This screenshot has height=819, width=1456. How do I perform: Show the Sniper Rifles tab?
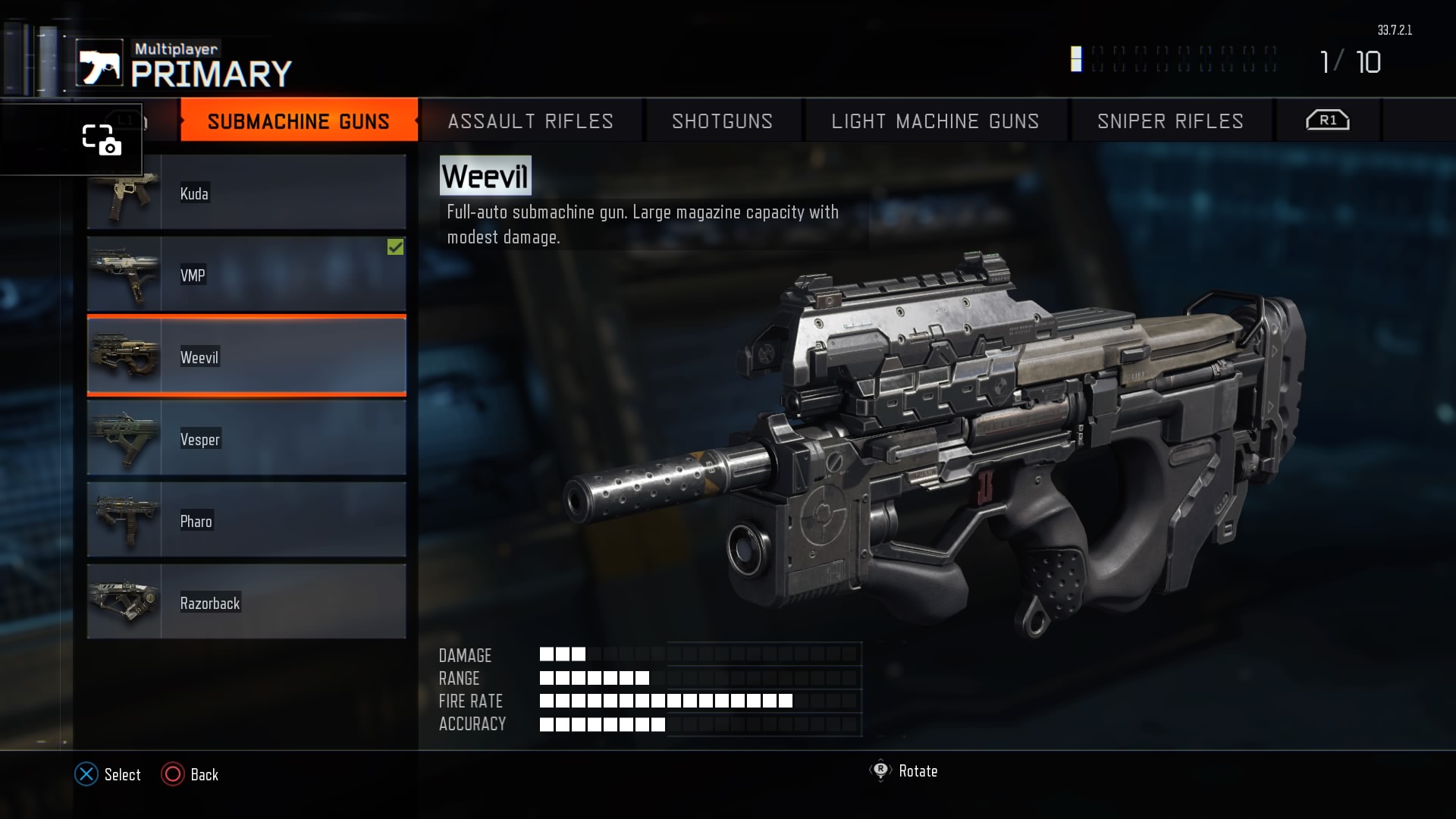pyautogui.click(x=1170, y=121)
